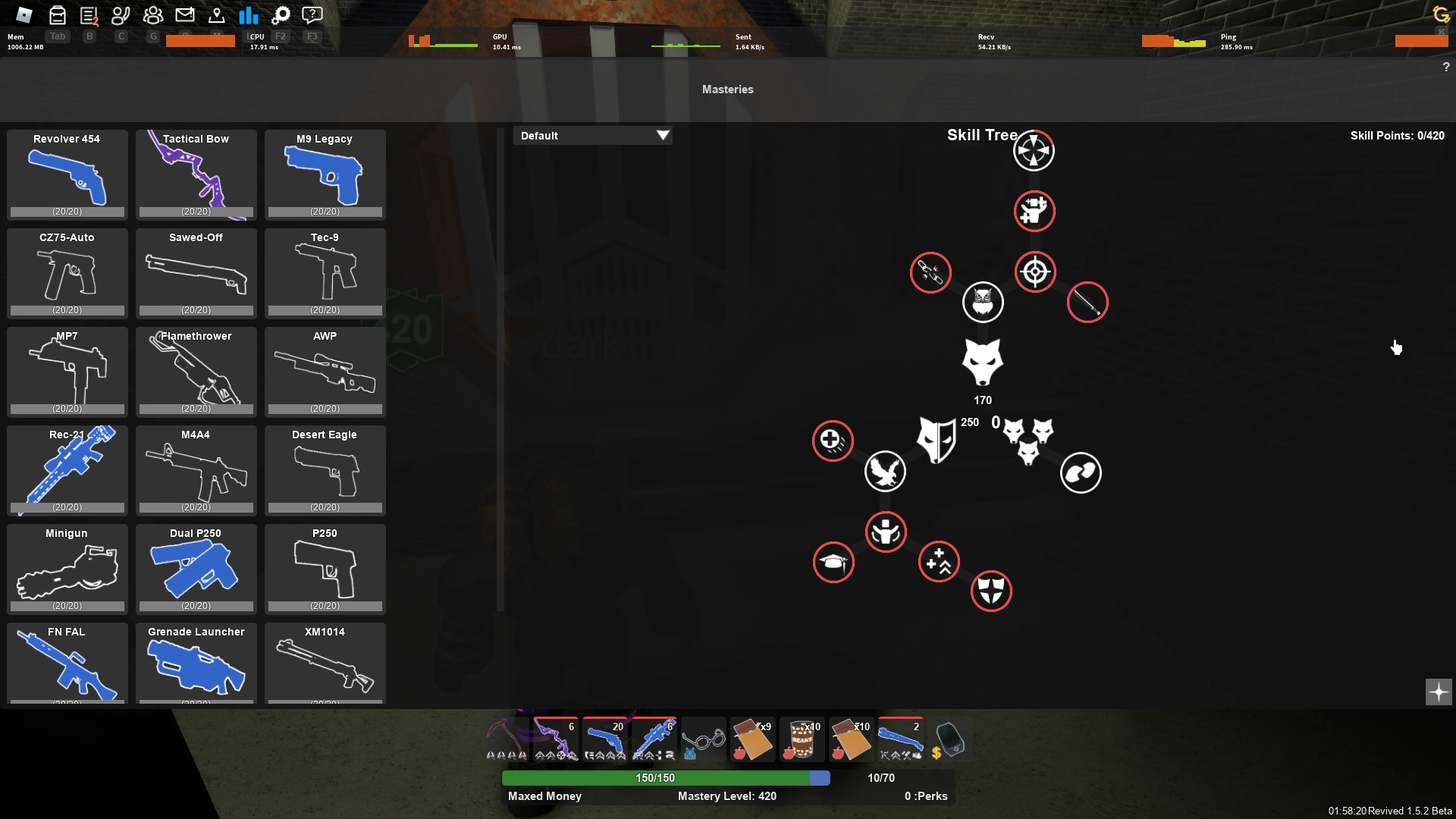
Task: Select the eagle skill node
Action: point(885,471)
